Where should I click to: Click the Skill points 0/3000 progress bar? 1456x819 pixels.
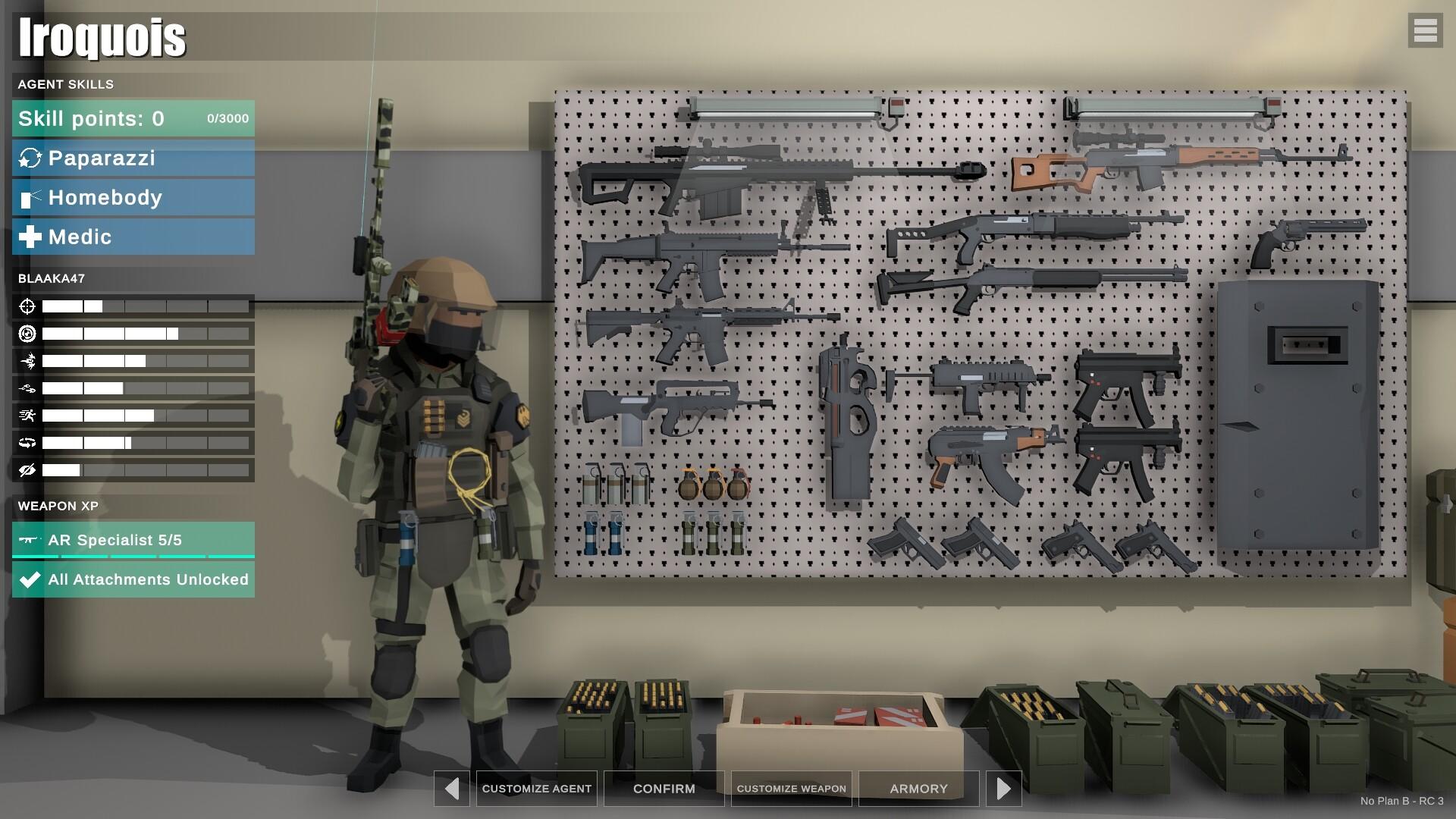(133, 118)
